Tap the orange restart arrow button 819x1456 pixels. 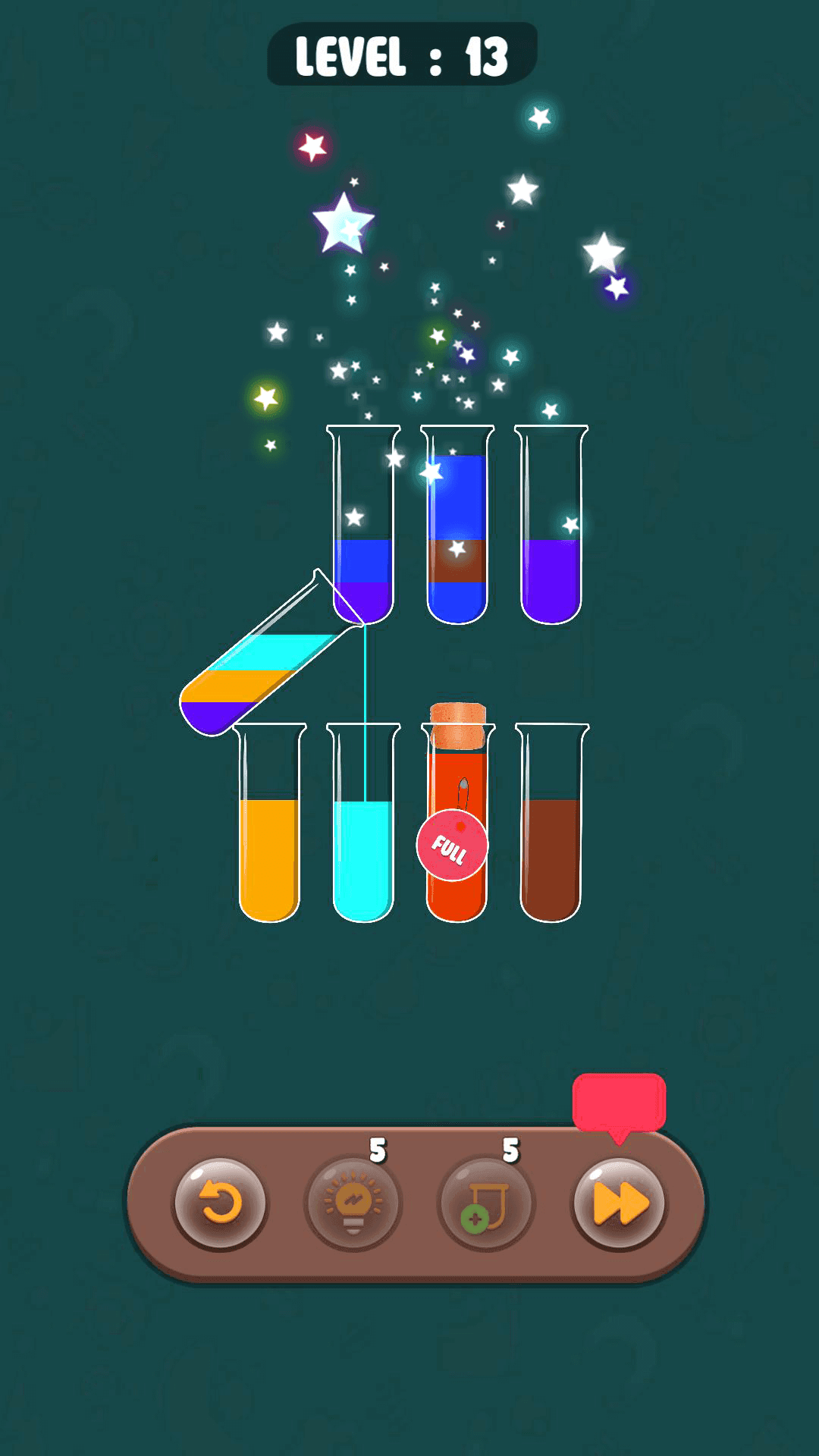(220, 1203)
